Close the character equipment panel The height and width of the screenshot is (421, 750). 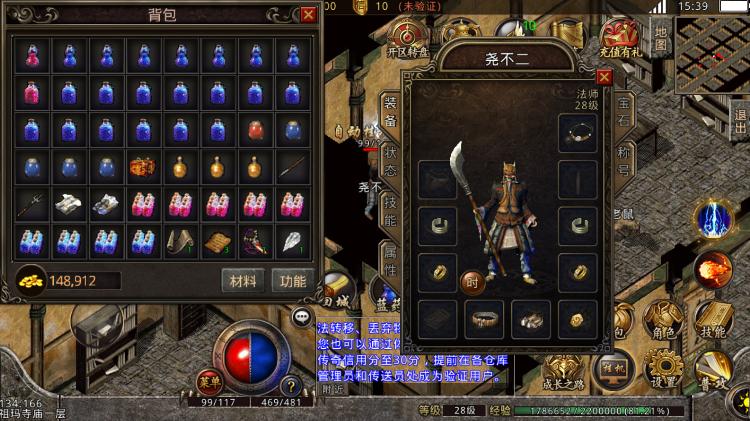604,76
